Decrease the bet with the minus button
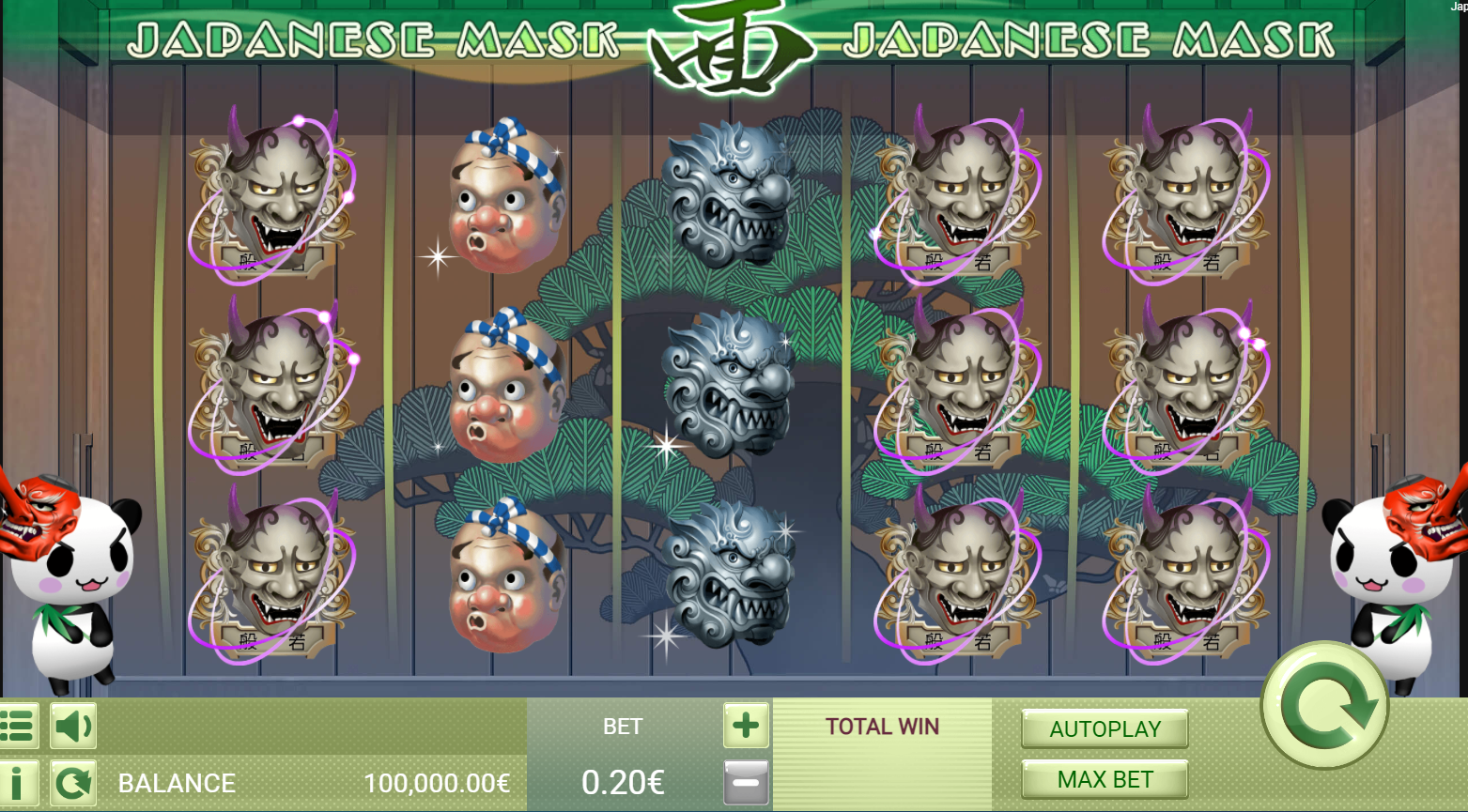The height and width of the screenshot is (812, 1468). (x=746, y=782)
